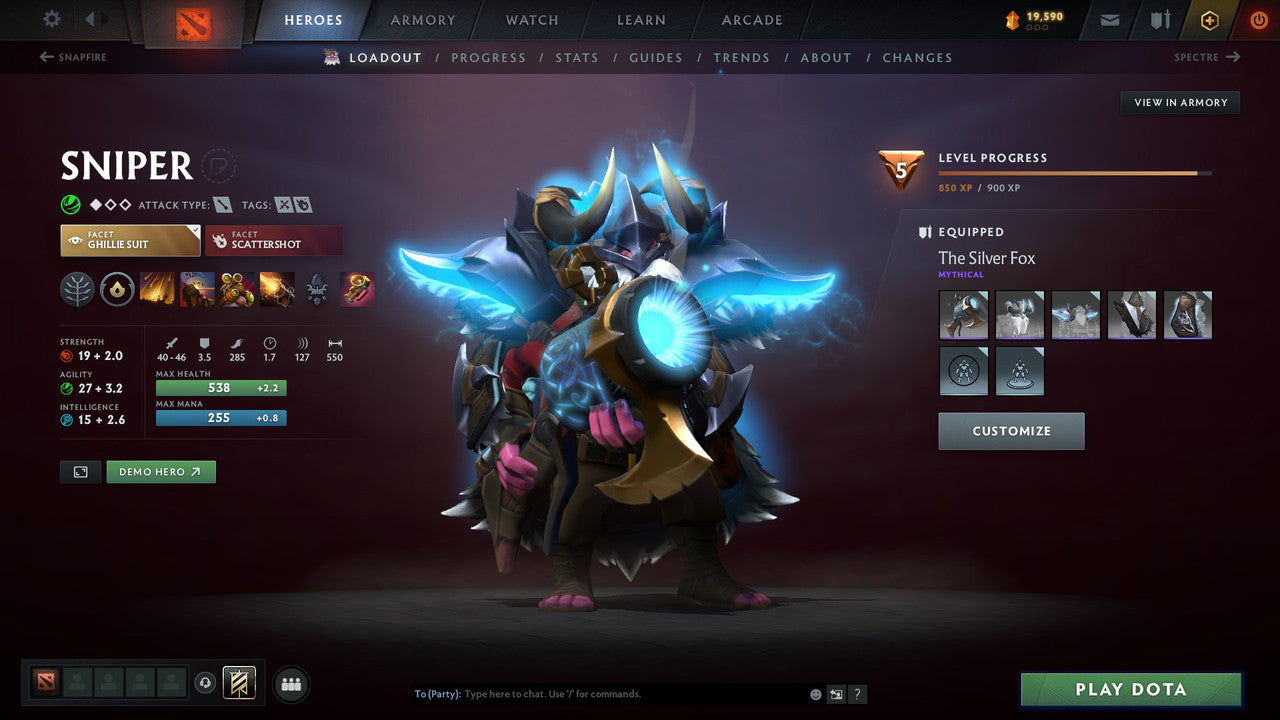The image size is (1280, 720).
Task: Click the PLAY DOTA button
Action: point(1130,689)
